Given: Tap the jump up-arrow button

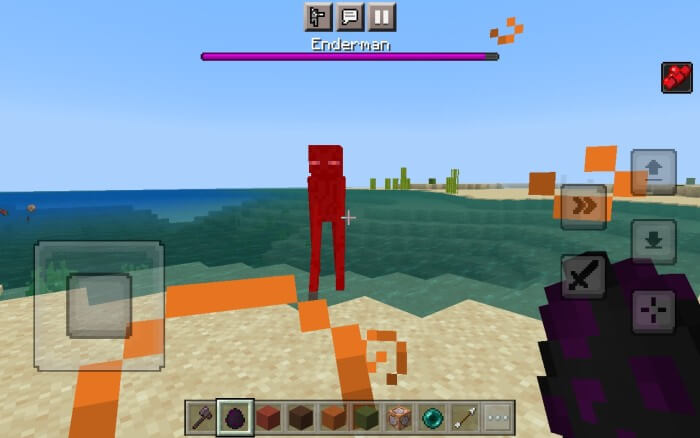Looking at the screenshot, I should tap(653, 172).
